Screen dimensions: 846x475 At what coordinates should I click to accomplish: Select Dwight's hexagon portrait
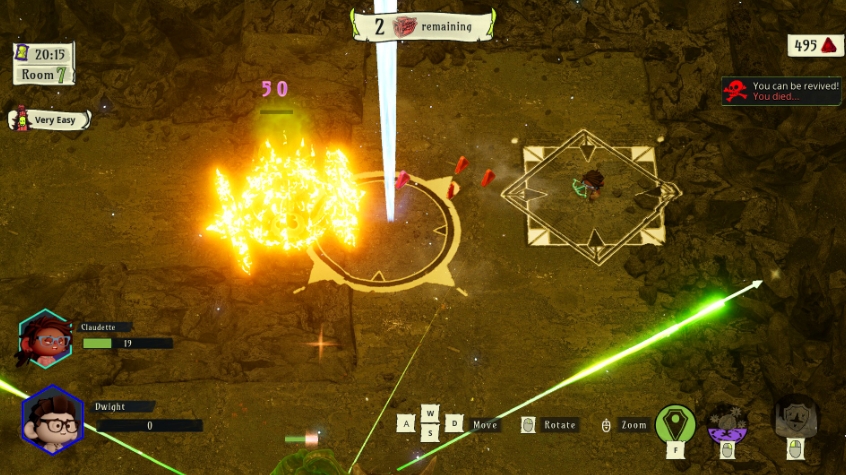point(51,418)
